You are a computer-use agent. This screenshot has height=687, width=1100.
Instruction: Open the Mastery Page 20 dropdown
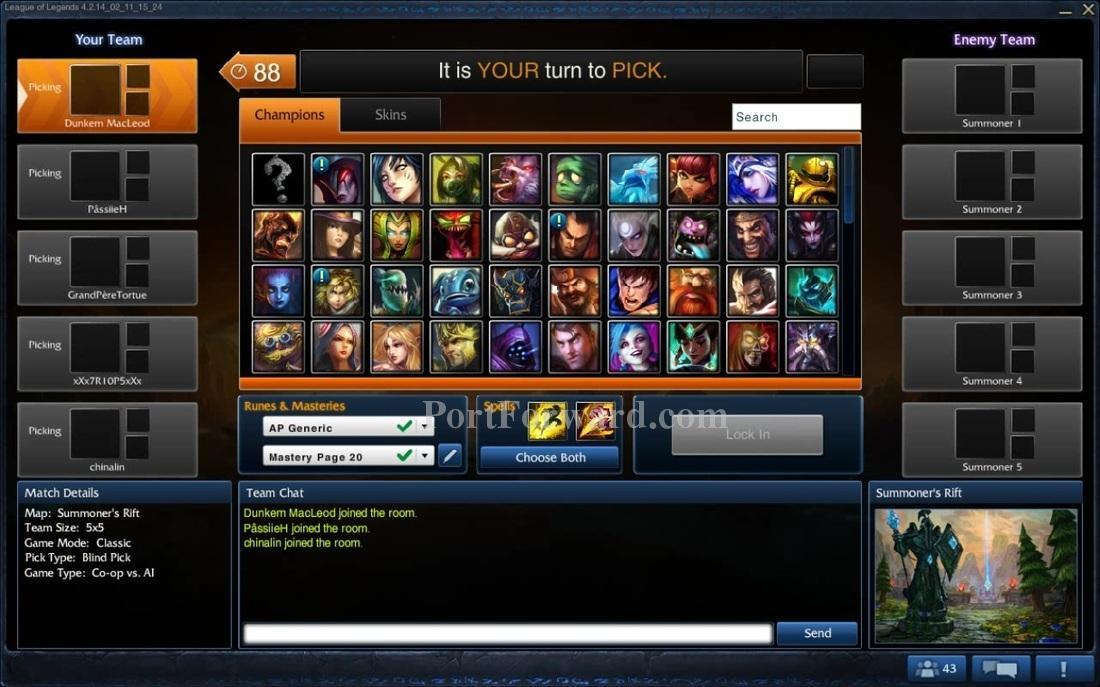425,456
